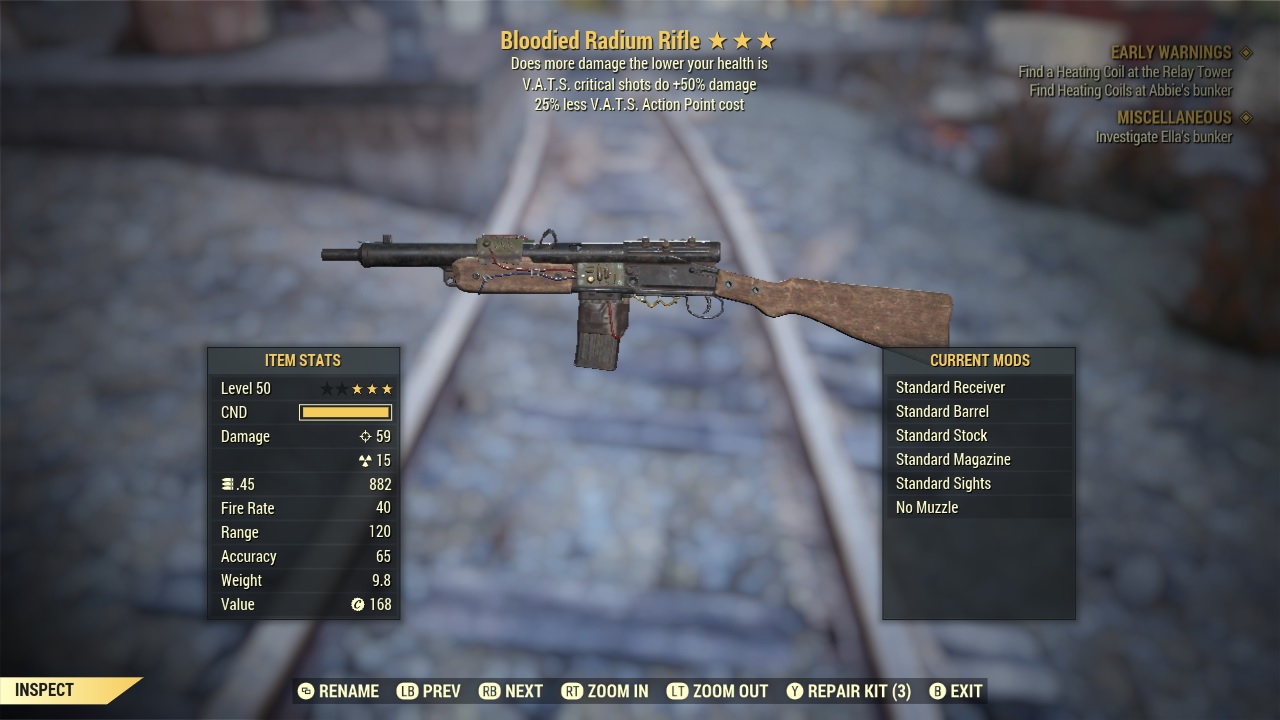Expand the CURRENT MODS panel header

point(980,361)
